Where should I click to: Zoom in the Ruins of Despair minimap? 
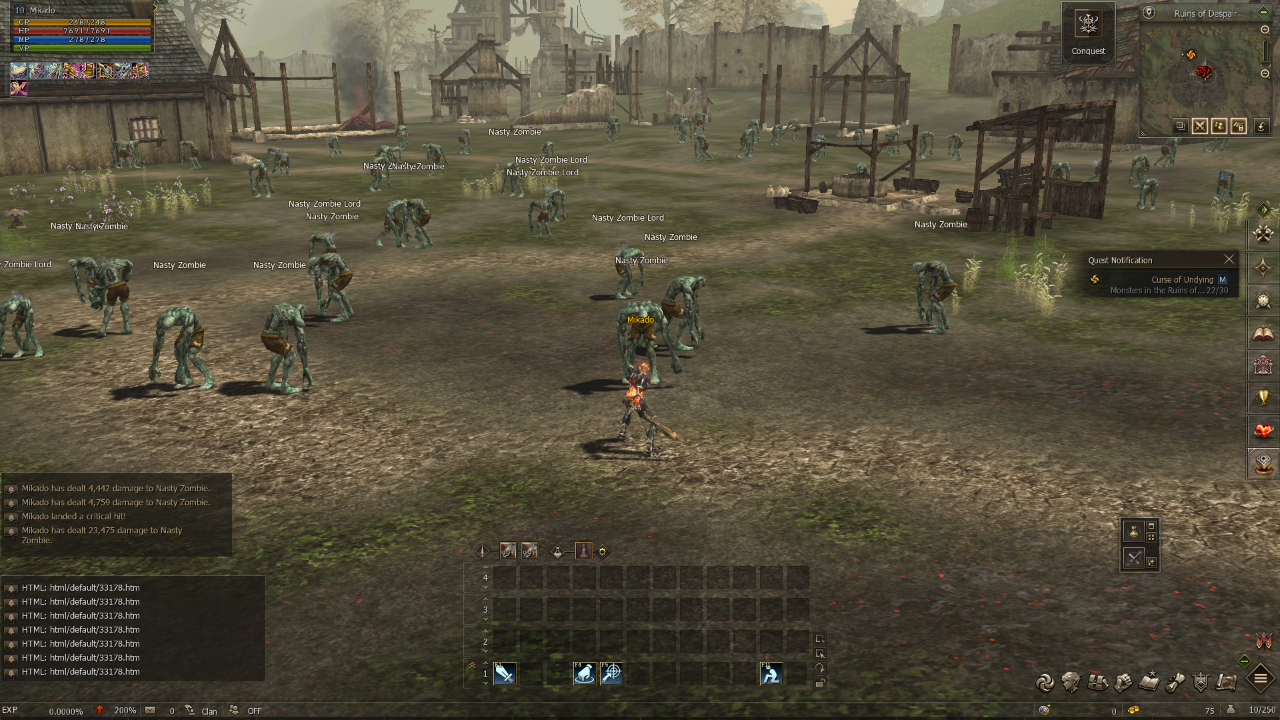click(1266, 31)
